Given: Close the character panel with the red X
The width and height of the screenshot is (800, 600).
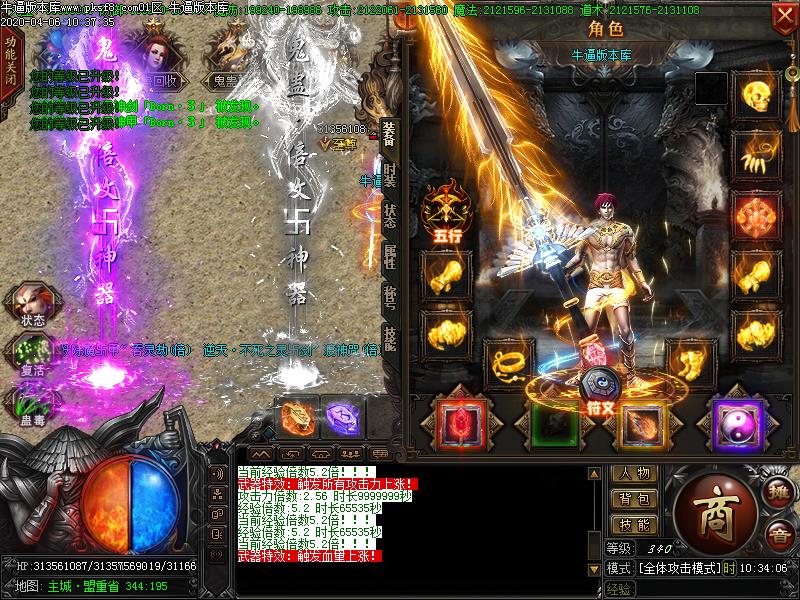Looking at the screenshot, I should [x=783, y=17].
